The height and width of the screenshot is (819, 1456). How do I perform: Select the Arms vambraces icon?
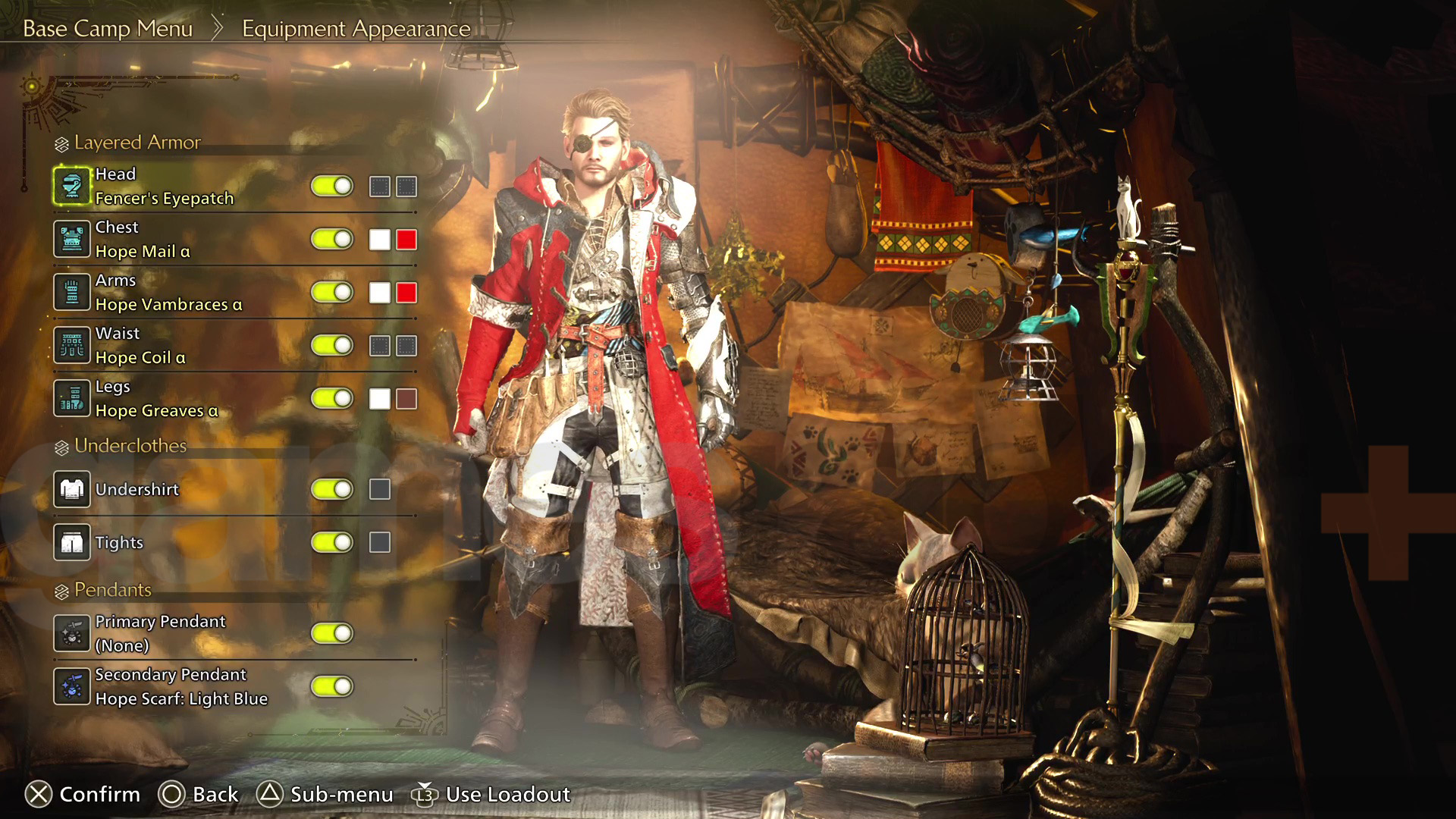click(x=72, y=291)
